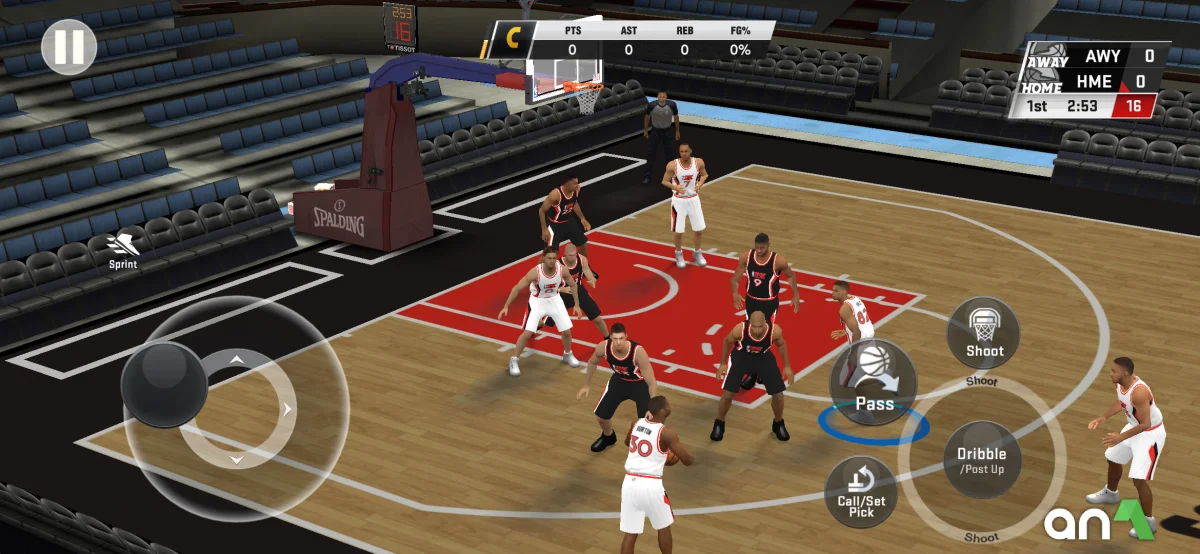Pause the game with the pause button

(x=69, y=47)
